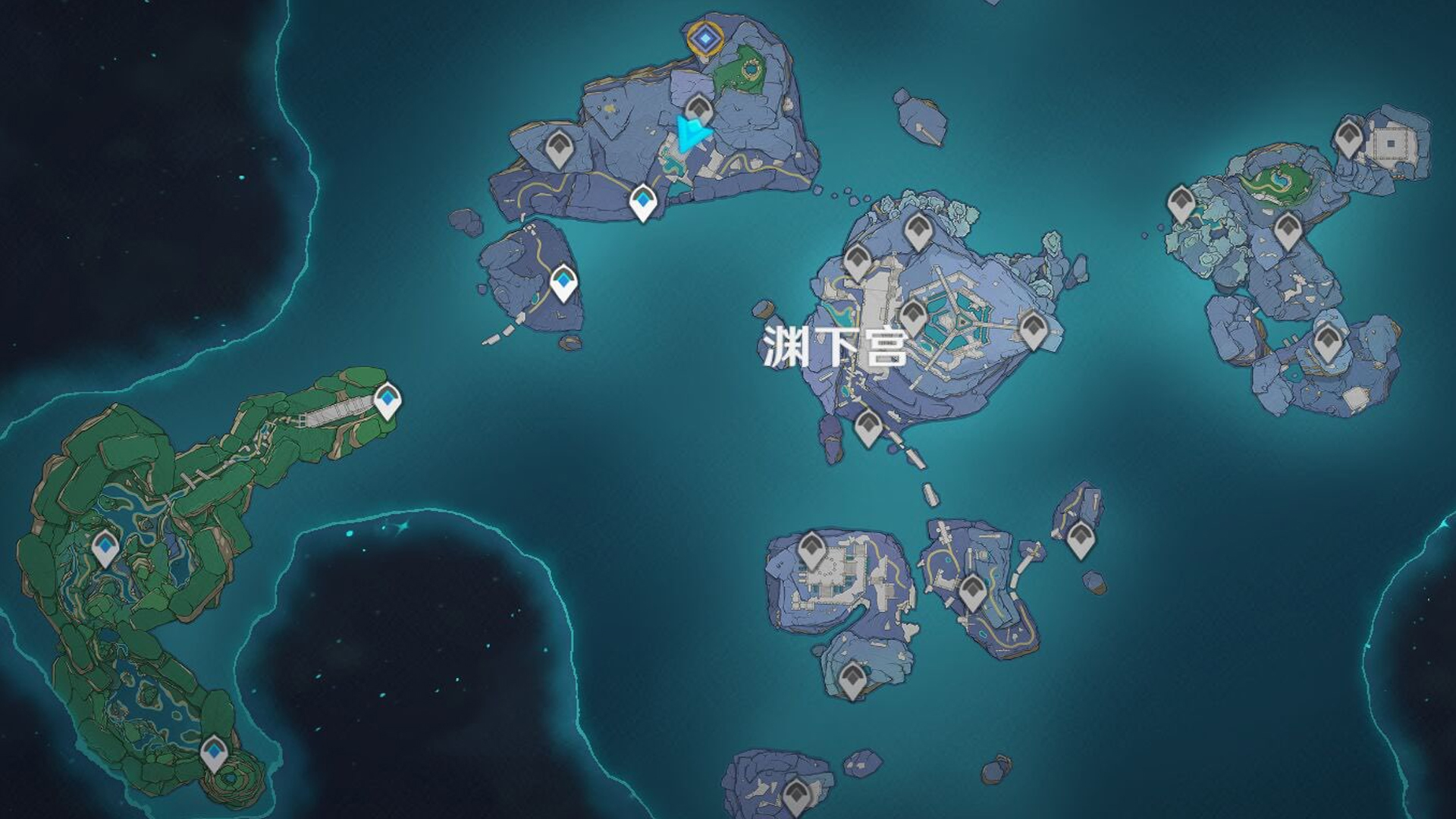The image size is (1456, 819).
Task: Choose the blue waypoint on the small rocky islet
Action: 563,283
